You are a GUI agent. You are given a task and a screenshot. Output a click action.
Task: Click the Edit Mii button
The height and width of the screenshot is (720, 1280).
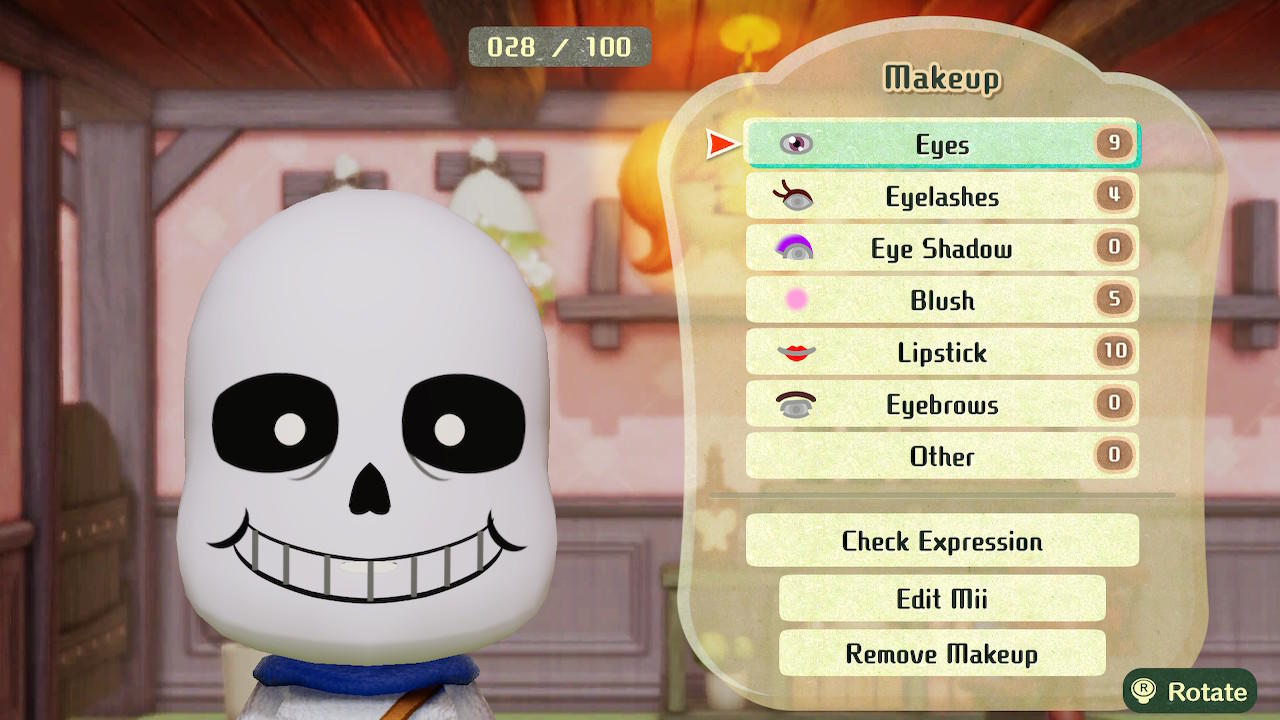(x=940, y=598)
